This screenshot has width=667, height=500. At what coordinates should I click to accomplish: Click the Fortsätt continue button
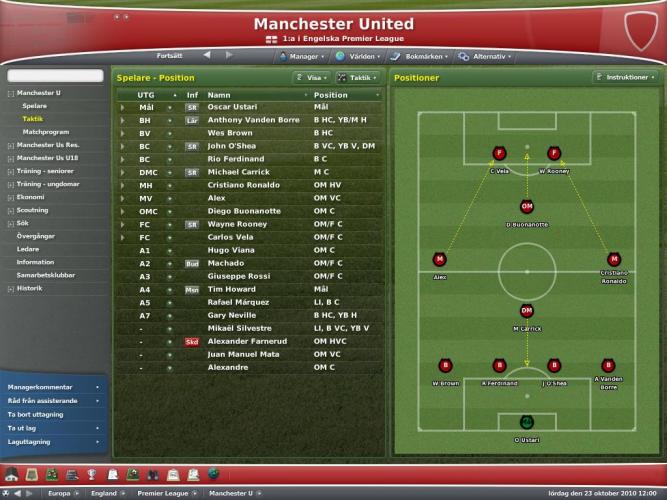tap(170, 55)
